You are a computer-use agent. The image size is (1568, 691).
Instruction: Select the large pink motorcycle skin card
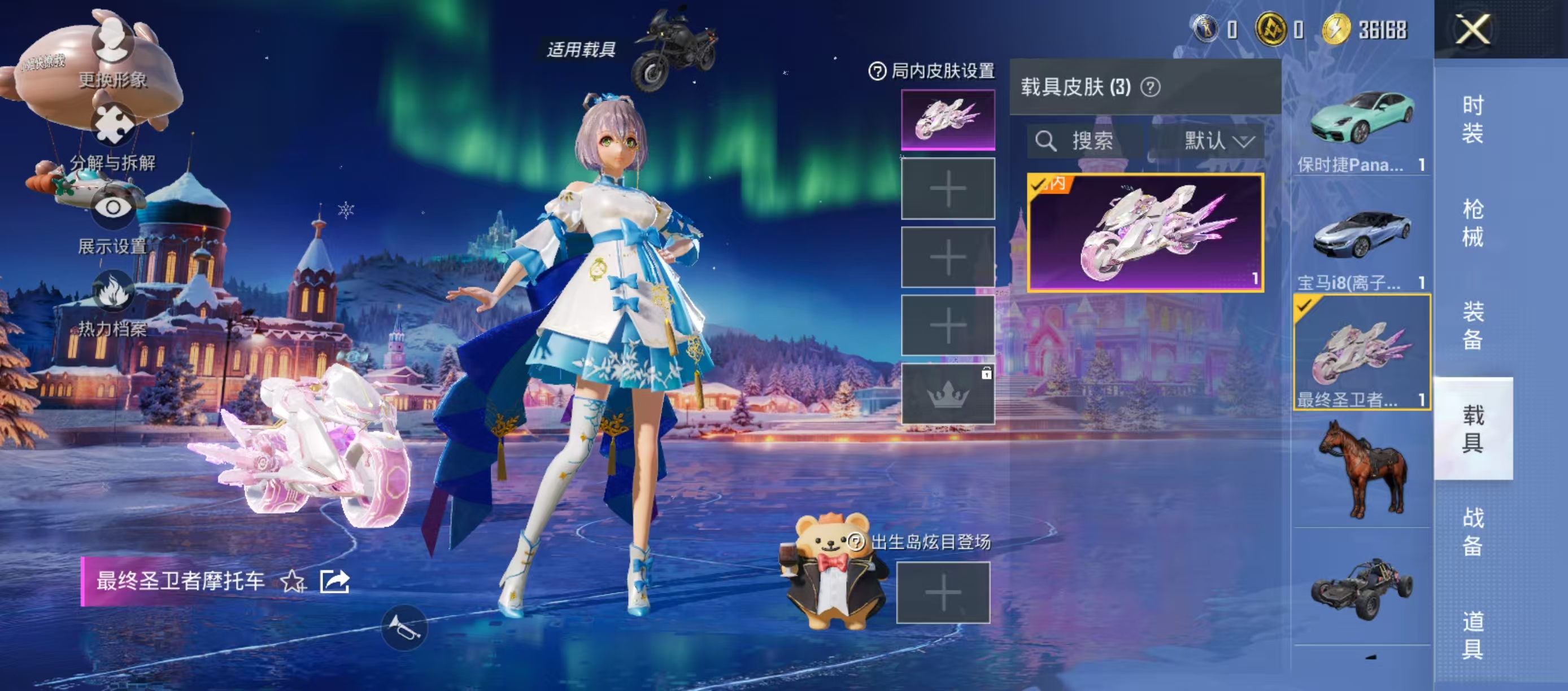tap(1145, 233)
